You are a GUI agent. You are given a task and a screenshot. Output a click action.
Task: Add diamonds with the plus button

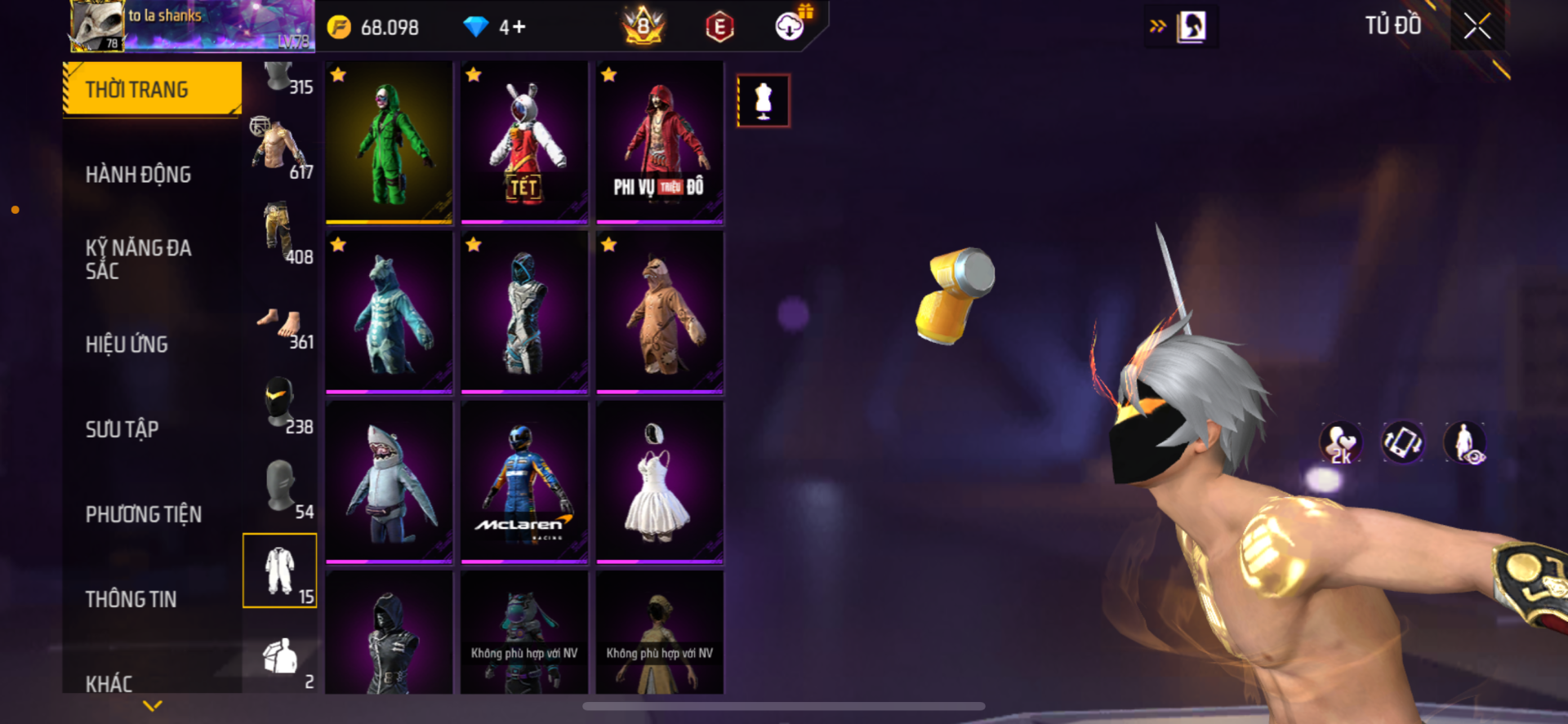[519, 27]
